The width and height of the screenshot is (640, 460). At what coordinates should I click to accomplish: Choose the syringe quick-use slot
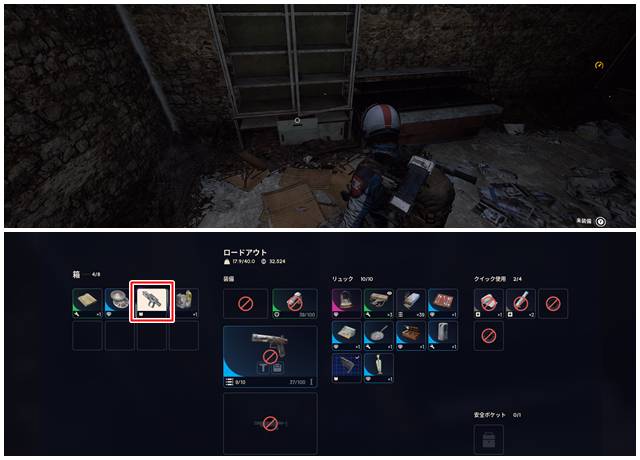[521, 302]
